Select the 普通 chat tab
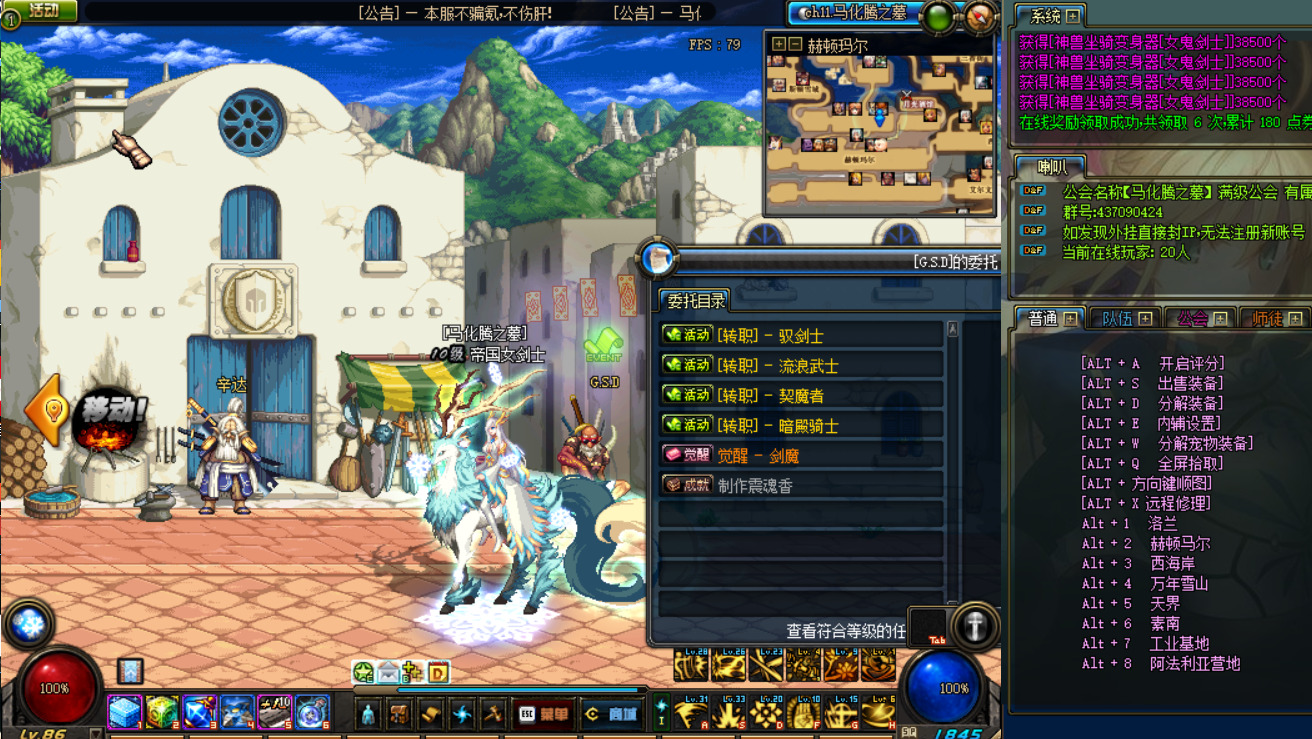The width and height of the screenshot is (1312, 739). tap(1050, 318)
